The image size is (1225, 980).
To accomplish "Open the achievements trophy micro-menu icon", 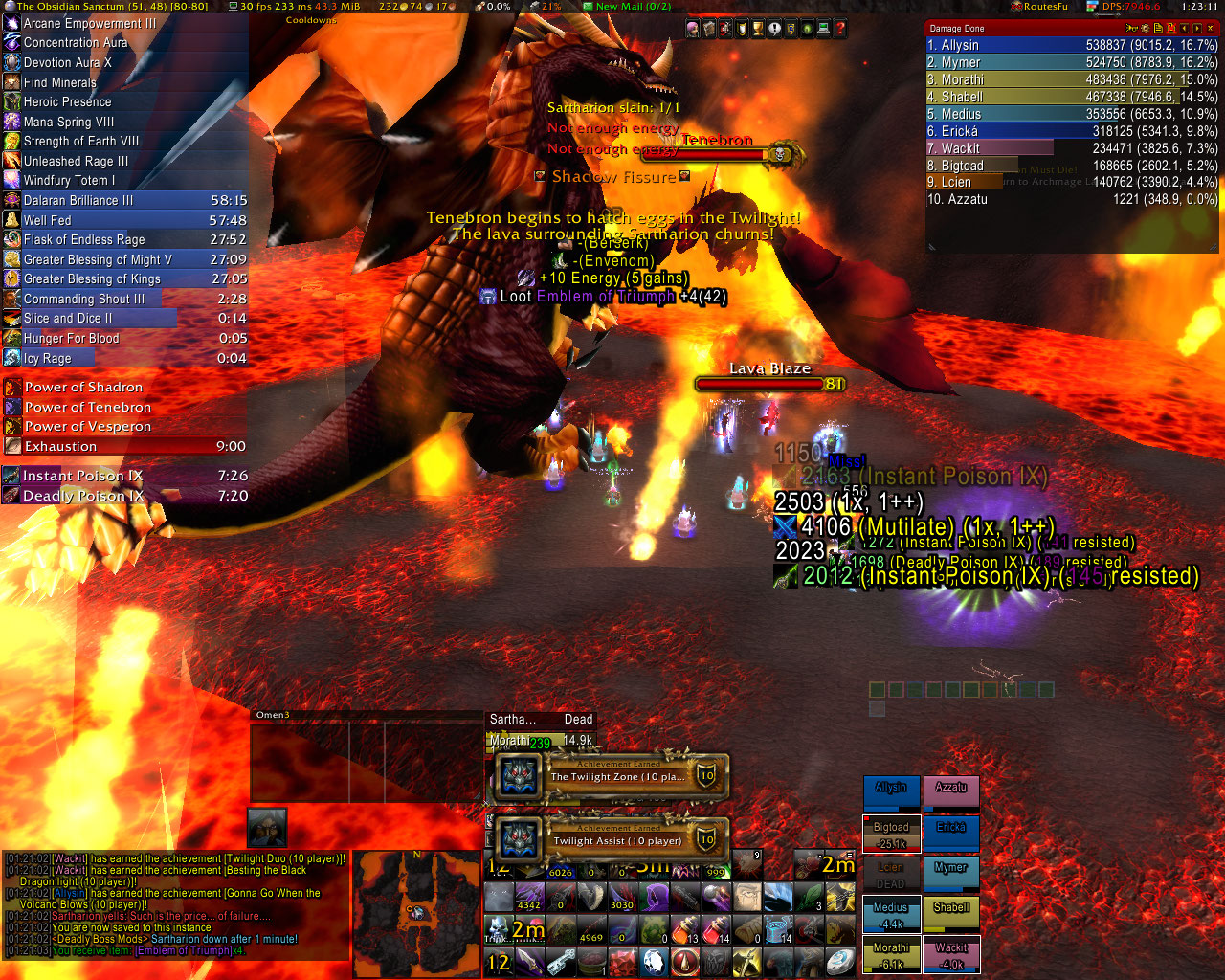I will pos(757,30).
